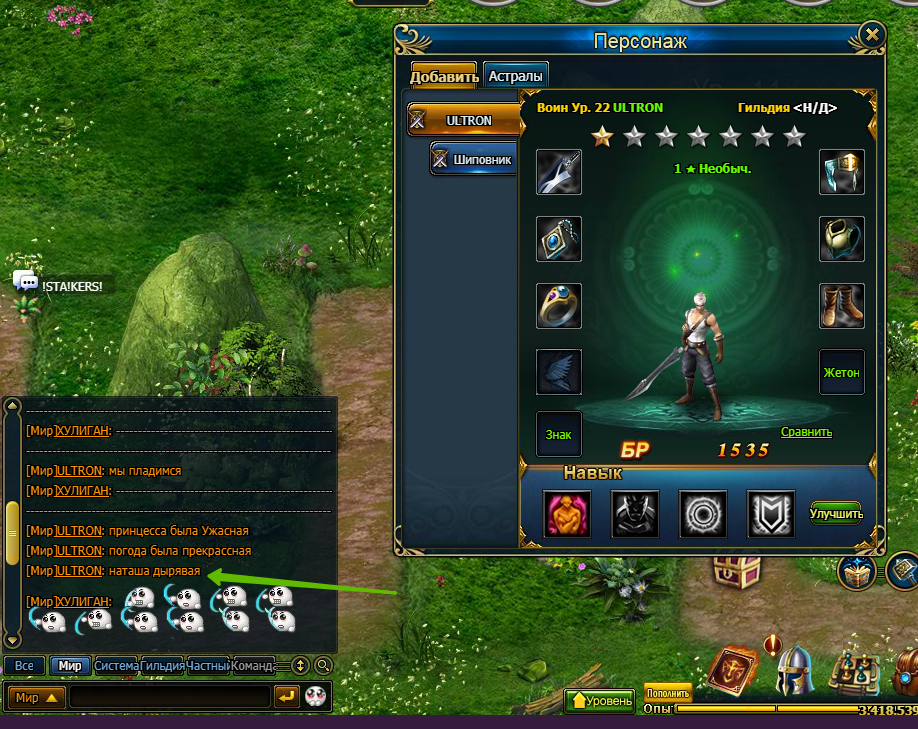Close the Персонаж window
Image resolution: width=918 pixels, height=729 pixels.
(x=872, y=35)
